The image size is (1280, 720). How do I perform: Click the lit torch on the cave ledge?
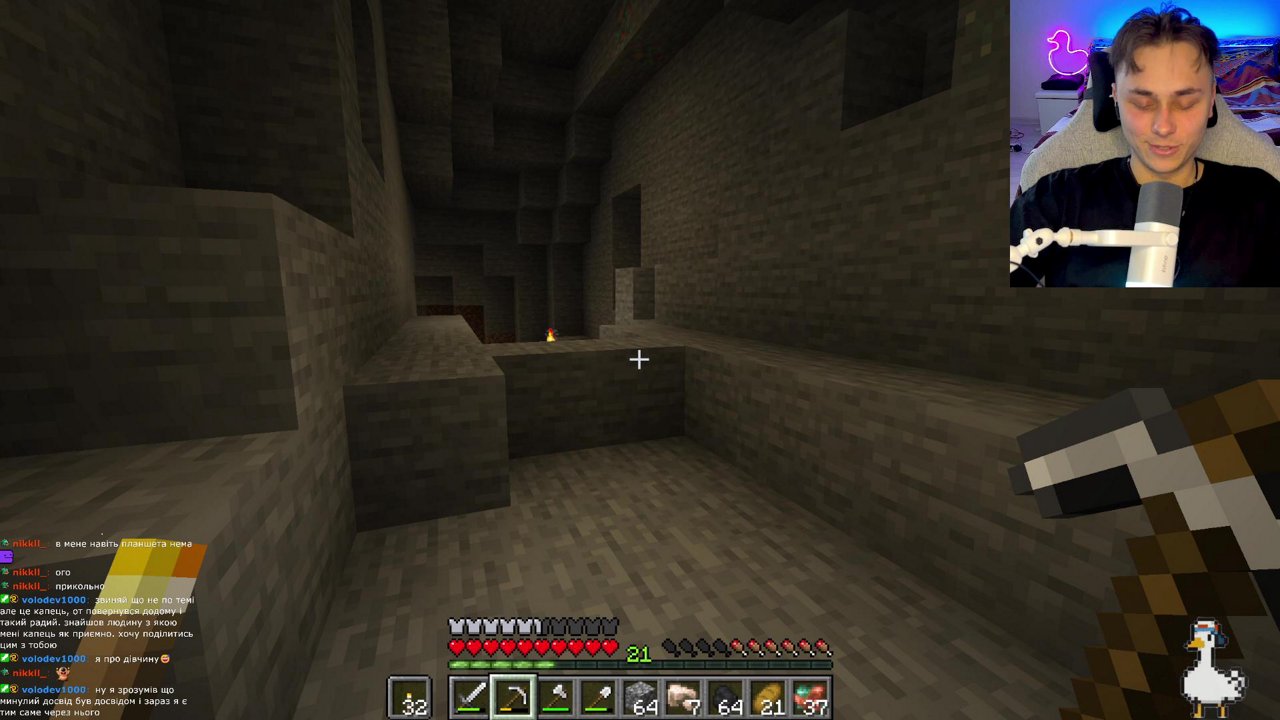click(549, 335)
